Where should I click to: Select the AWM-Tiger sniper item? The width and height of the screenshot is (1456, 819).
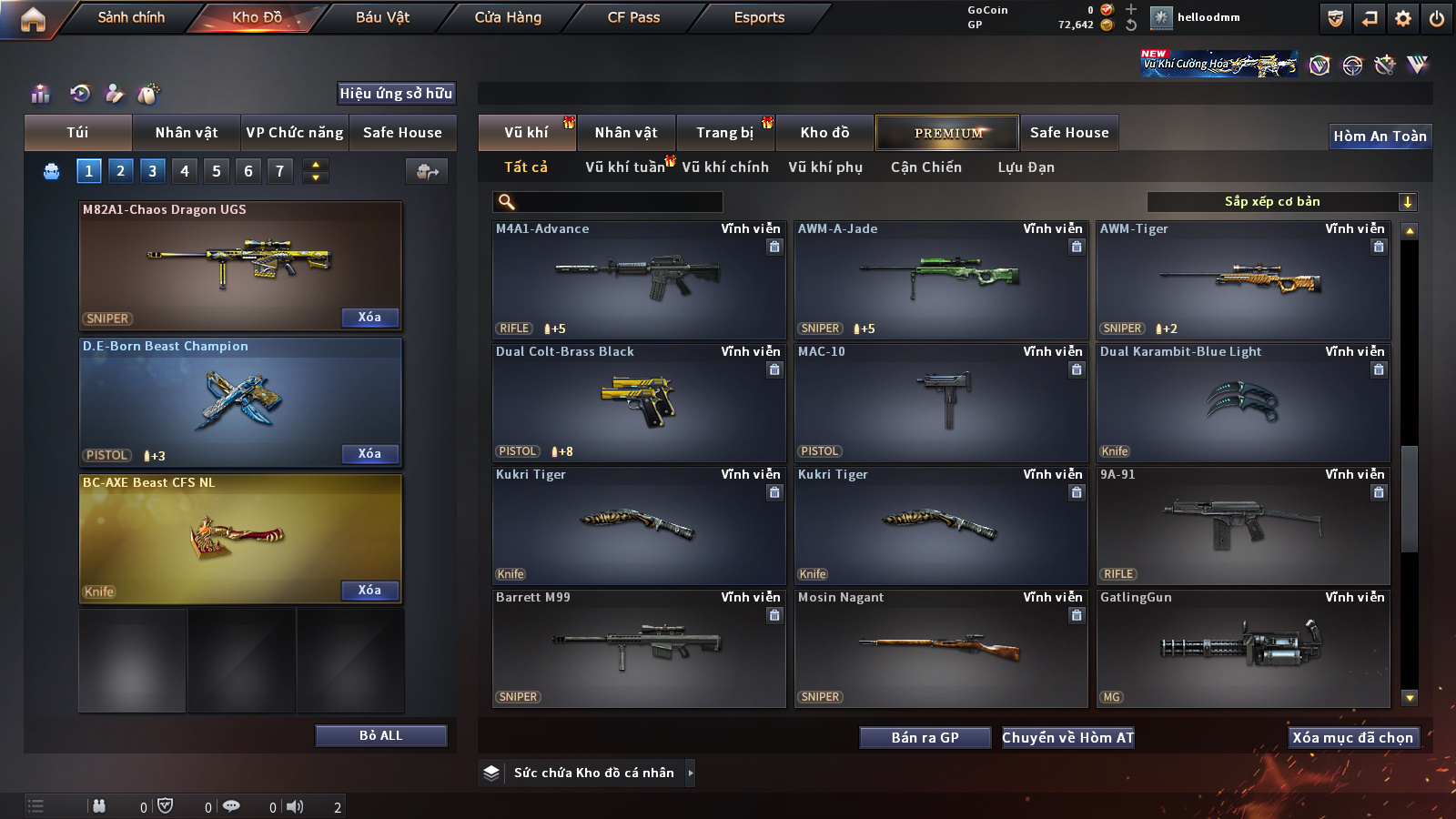pos(1243,280)
